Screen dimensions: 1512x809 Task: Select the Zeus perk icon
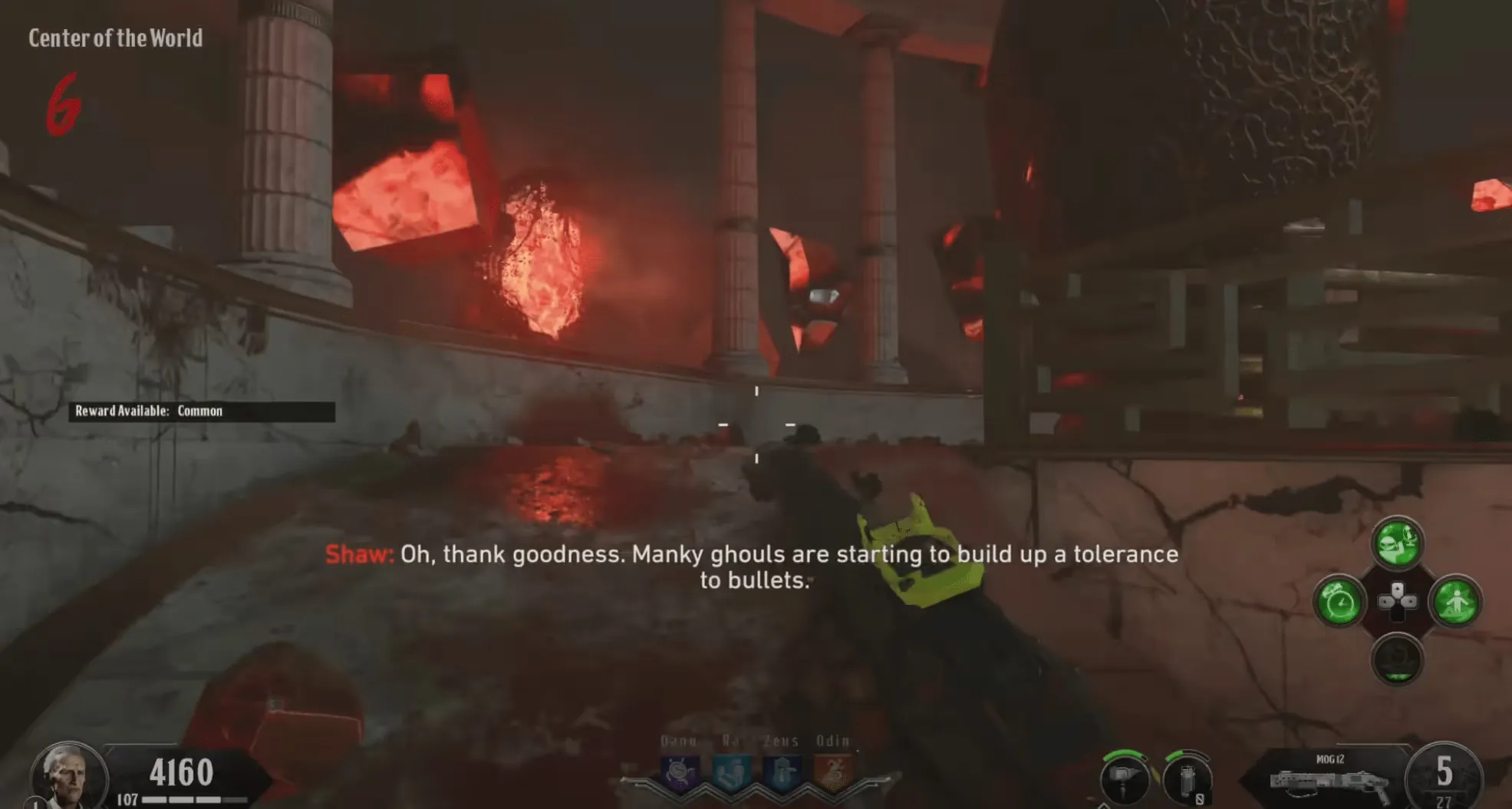click(x=782, y=772)
